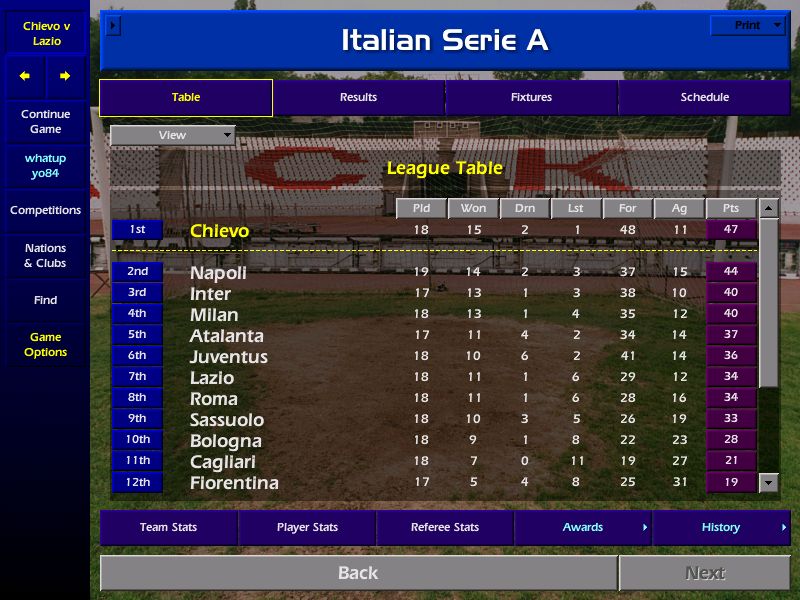This screenshot has width=800, height=600.
Task: Open the Print dropdown
Action: pyautogui.click(x=747, y=26)
